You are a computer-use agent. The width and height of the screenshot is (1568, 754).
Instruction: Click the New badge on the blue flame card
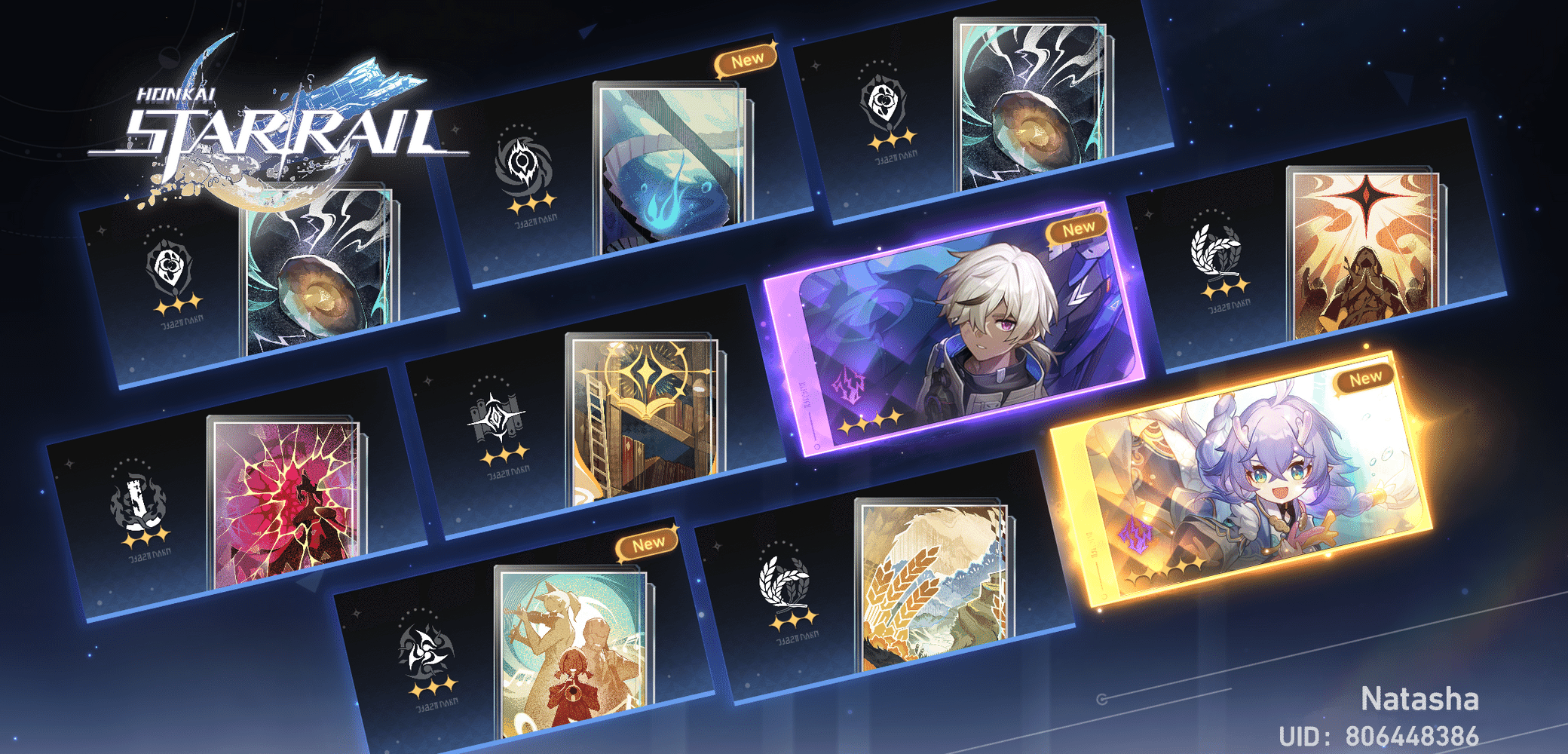point(746,57)
